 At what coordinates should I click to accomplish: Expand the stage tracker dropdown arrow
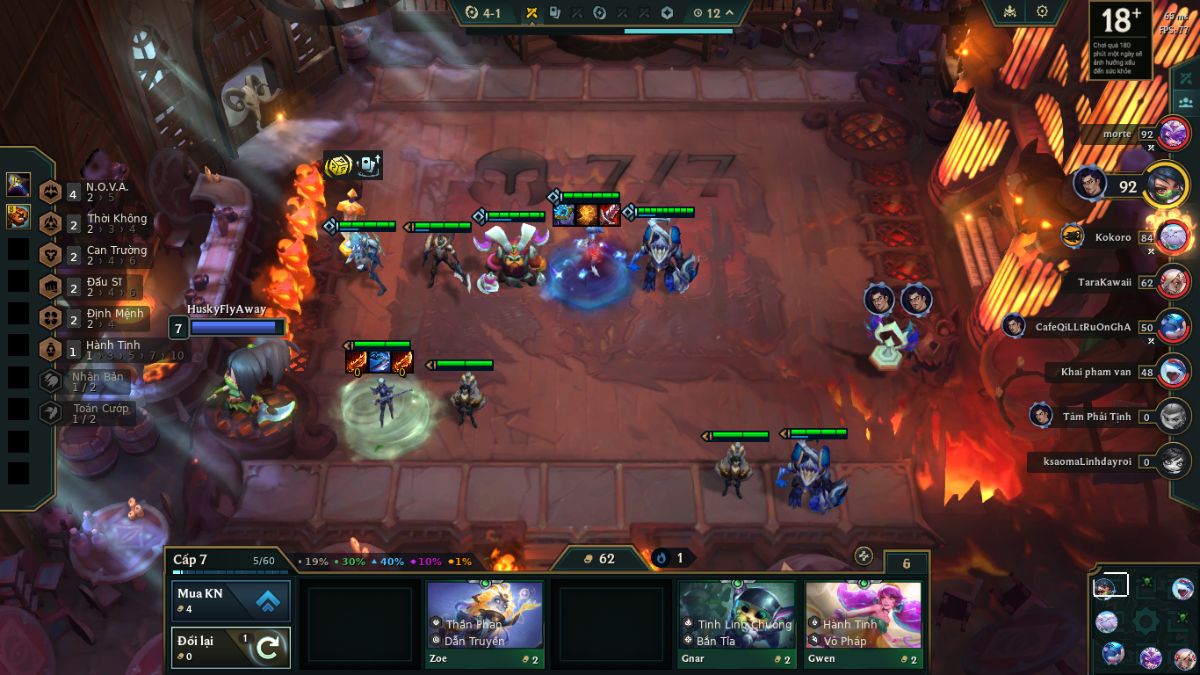[729, 13]
